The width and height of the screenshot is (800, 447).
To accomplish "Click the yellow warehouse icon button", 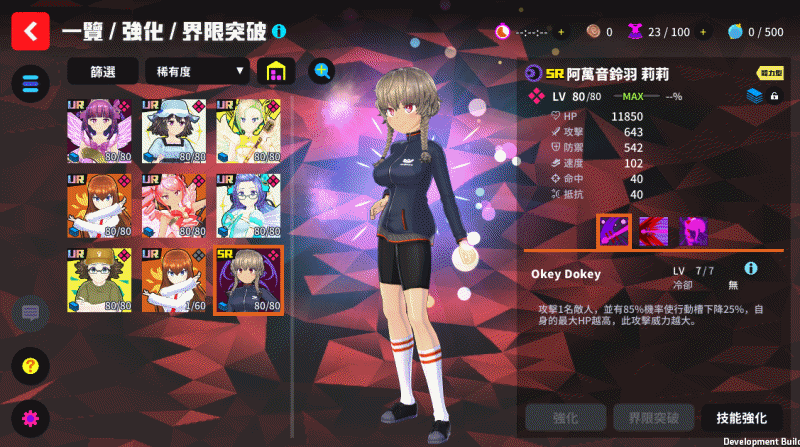I will [x=276, y=71].
